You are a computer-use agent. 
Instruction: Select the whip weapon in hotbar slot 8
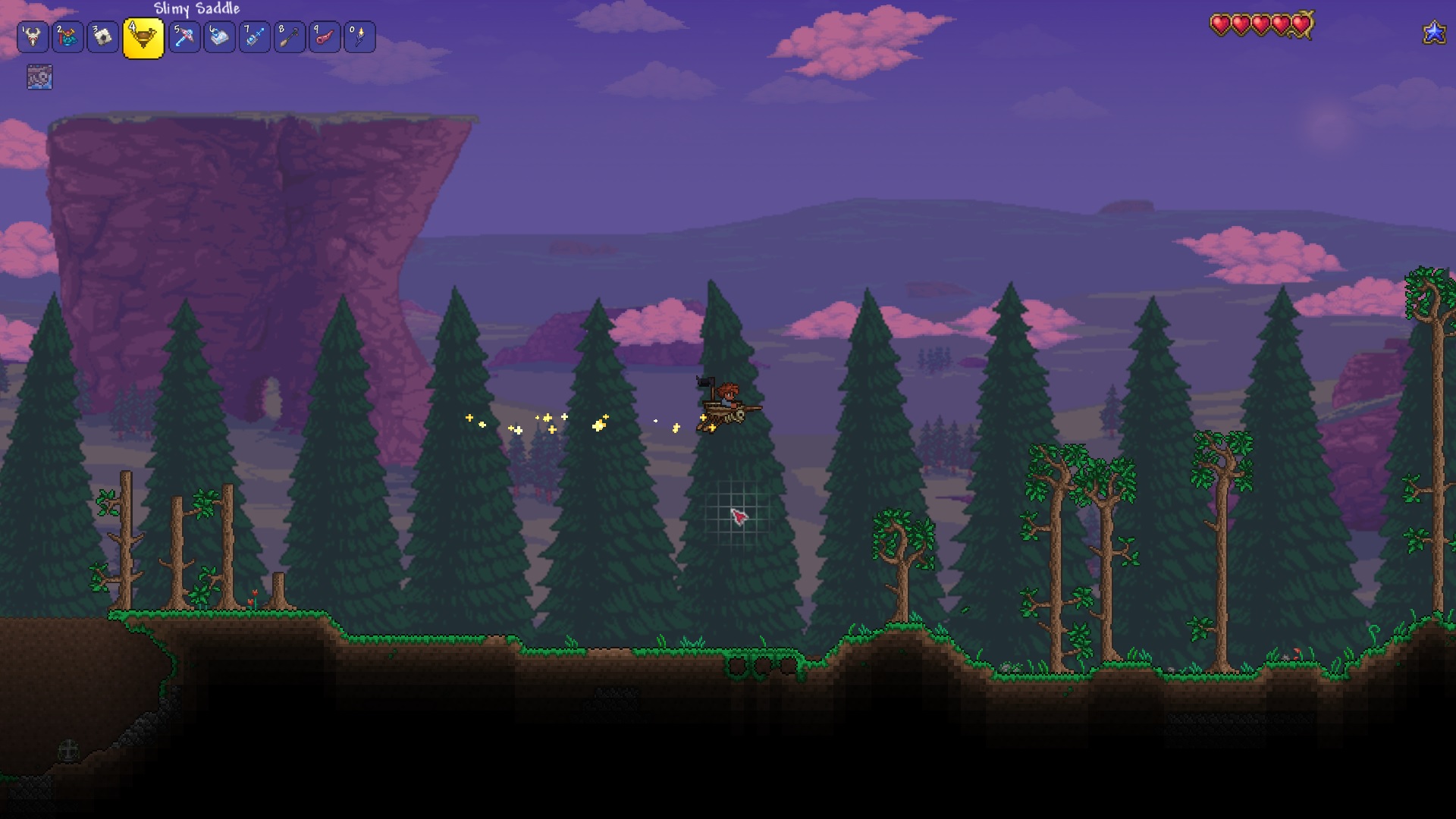click(289, 36)
